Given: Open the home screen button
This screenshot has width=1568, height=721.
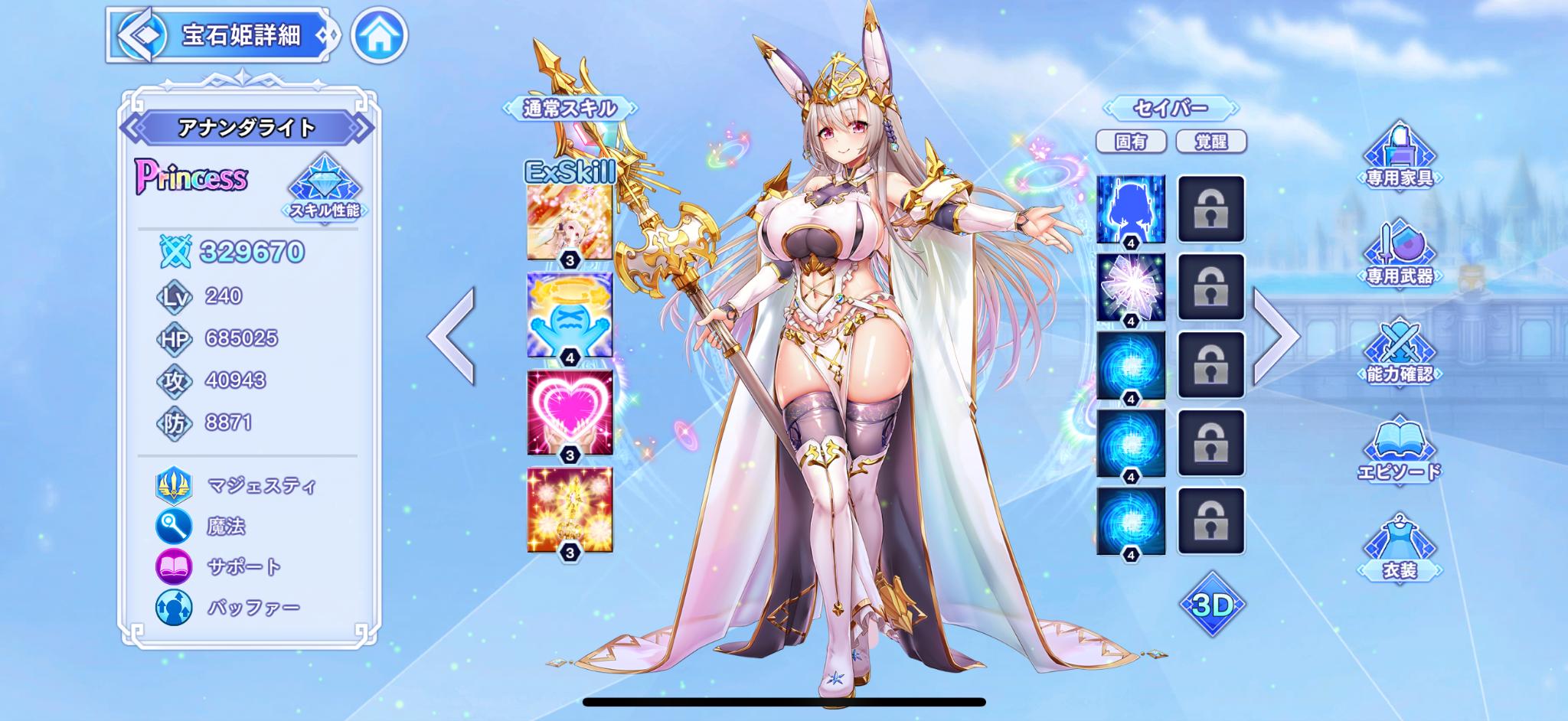Looking at the screenshot, I should (x=379, y=35).
